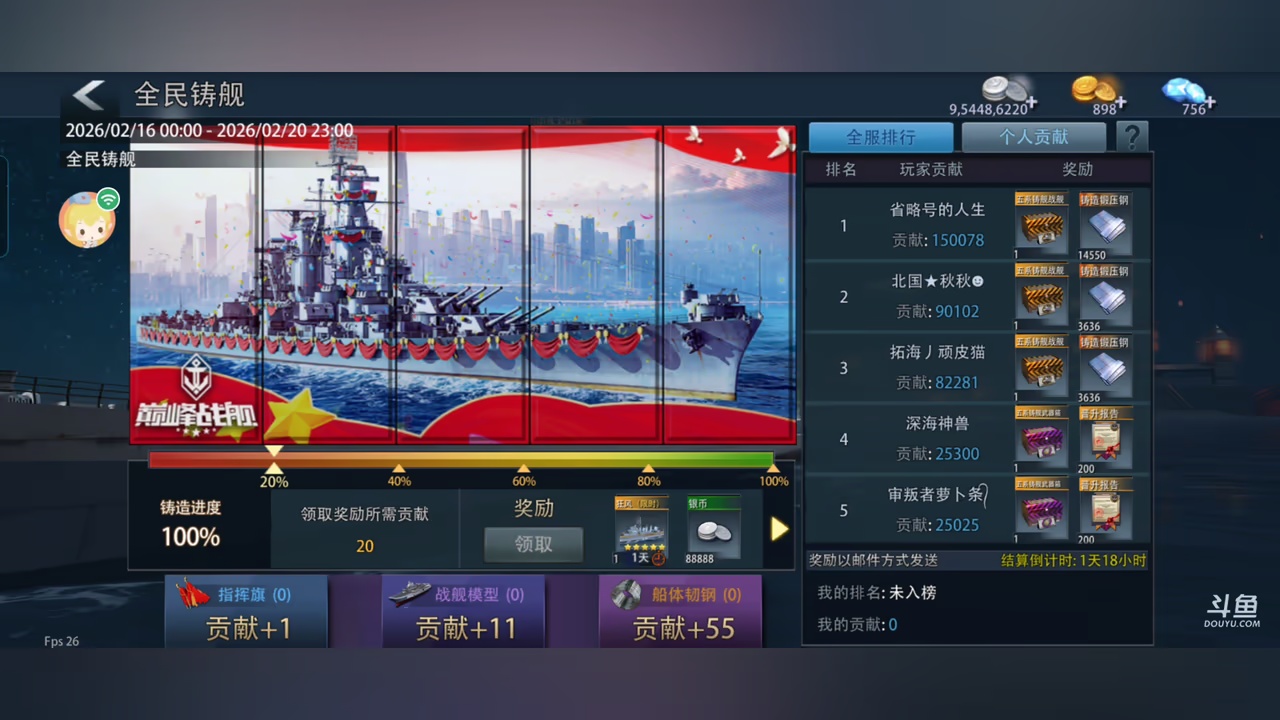Select rank 2 player 北国★秋秋
The width and height of the screenshot is (1280, 720).
coord(937,296)
